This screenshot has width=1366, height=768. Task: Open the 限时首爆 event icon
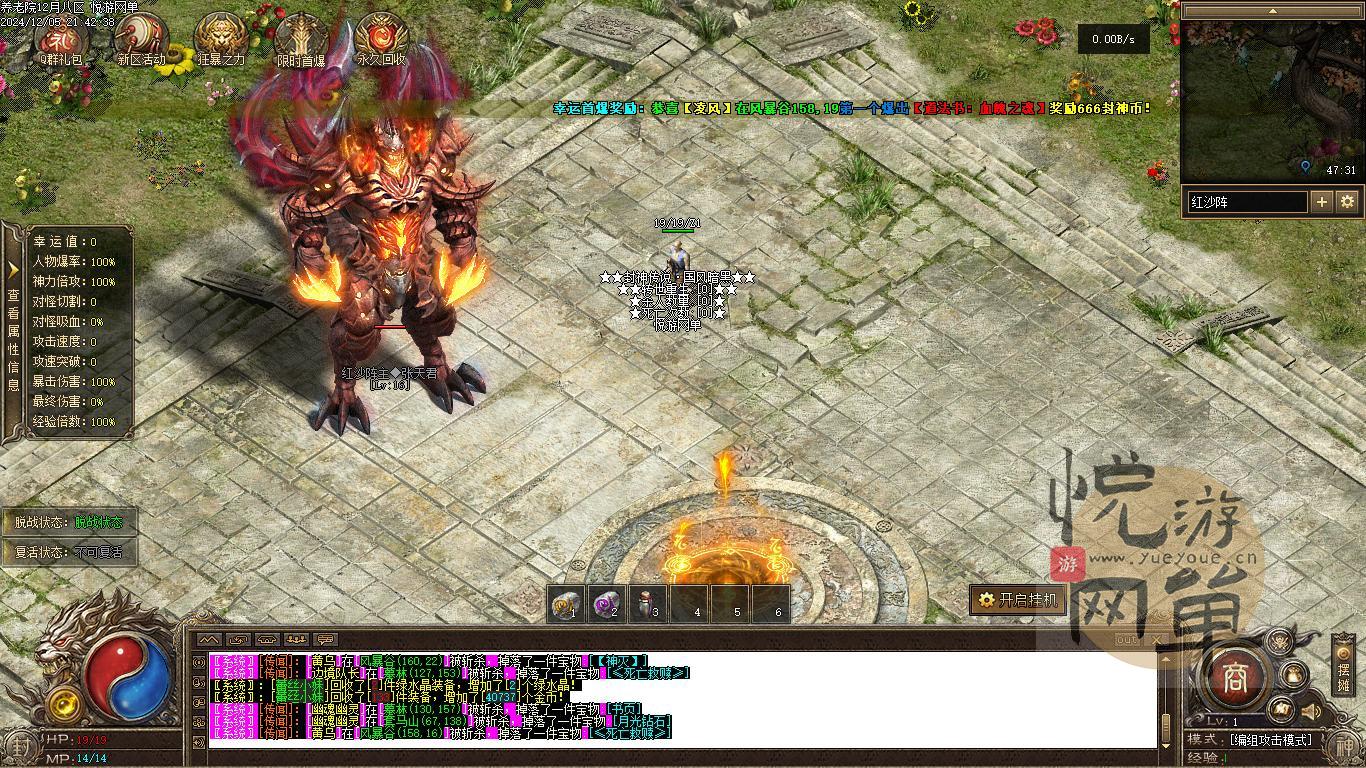(301, 38)
